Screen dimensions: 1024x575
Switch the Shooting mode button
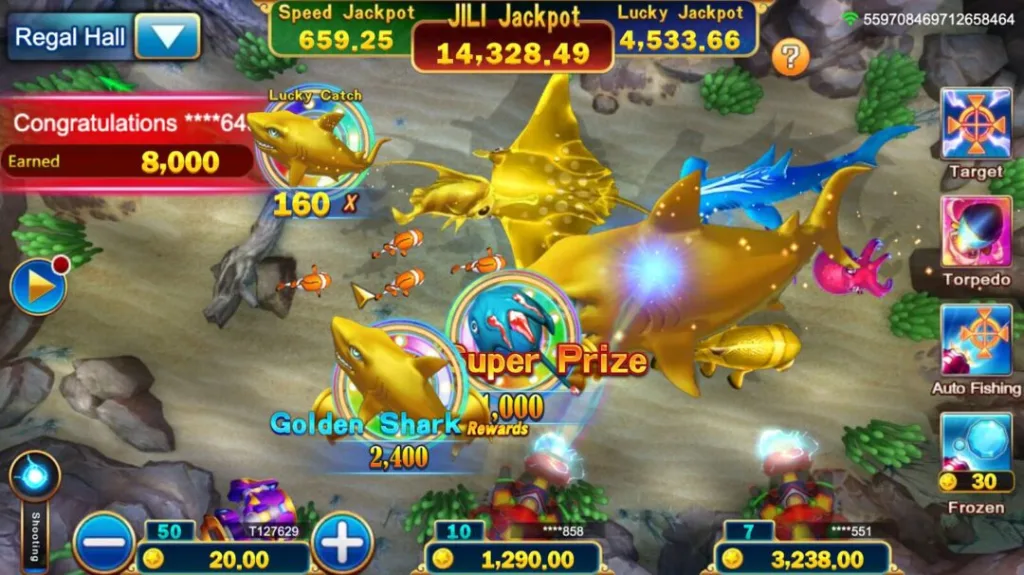tap(35, 477)
